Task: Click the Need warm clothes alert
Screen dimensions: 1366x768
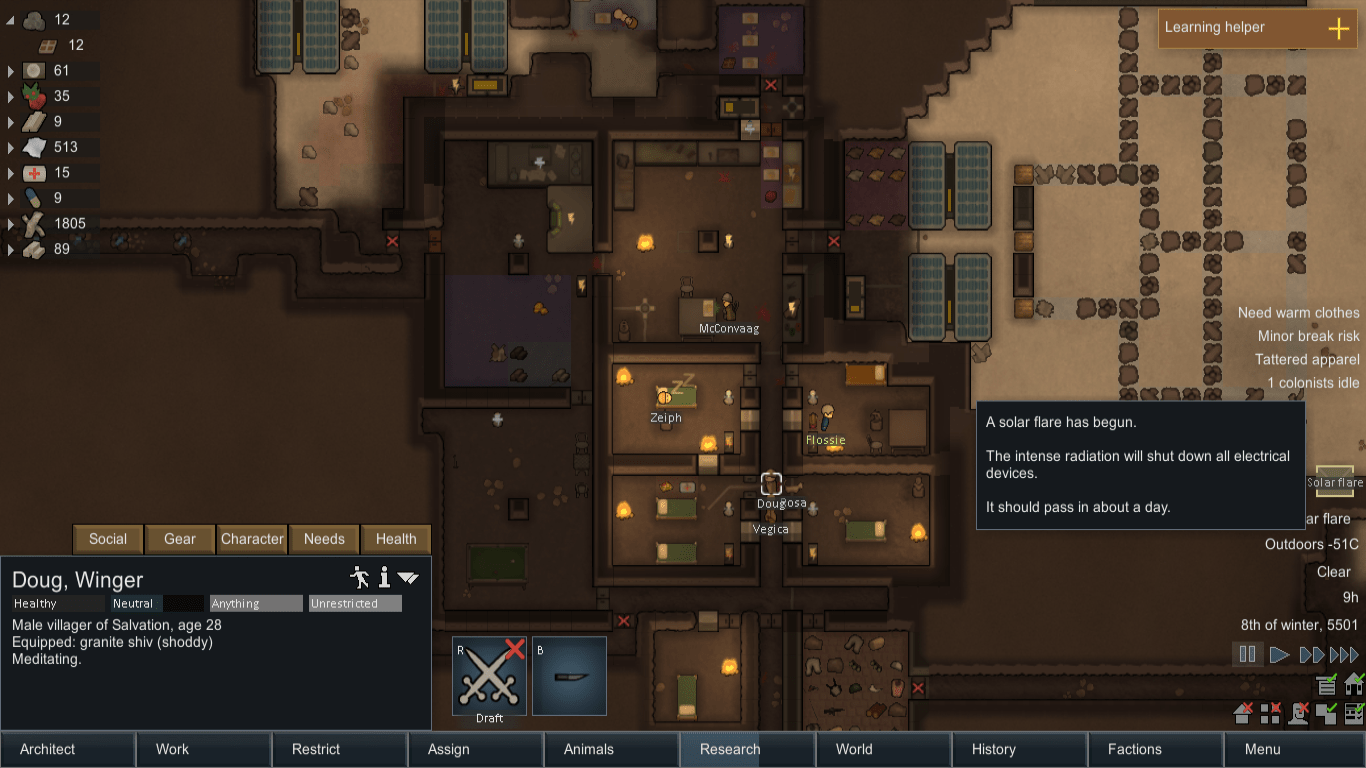Action: pos(1297,312)
